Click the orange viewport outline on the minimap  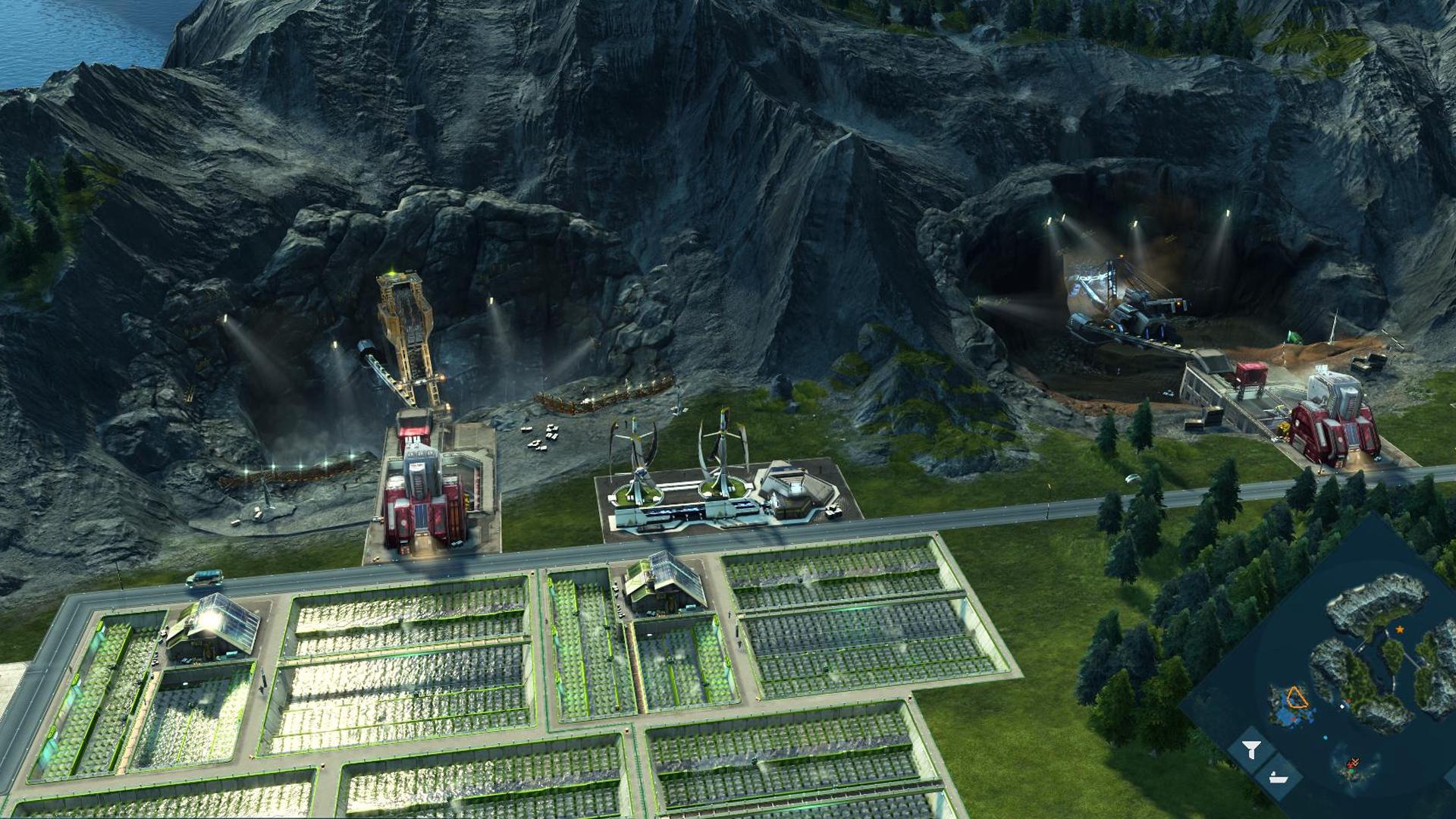[x=1298, y=696]
